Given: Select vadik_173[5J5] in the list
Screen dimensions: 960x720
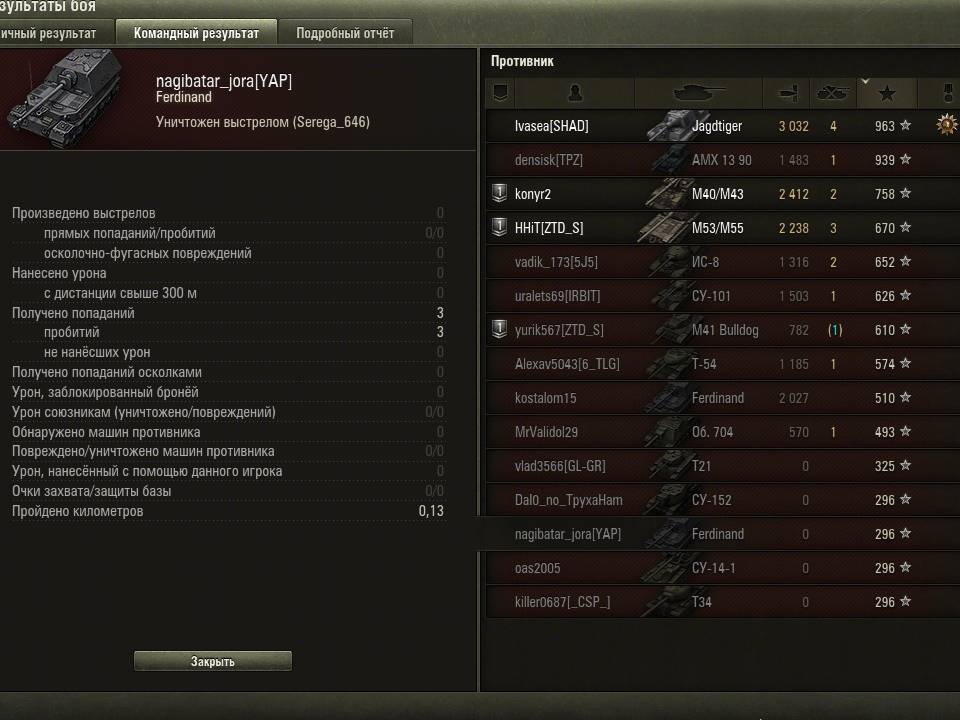Looking at the screenshot, I should (x=556, y=262).
